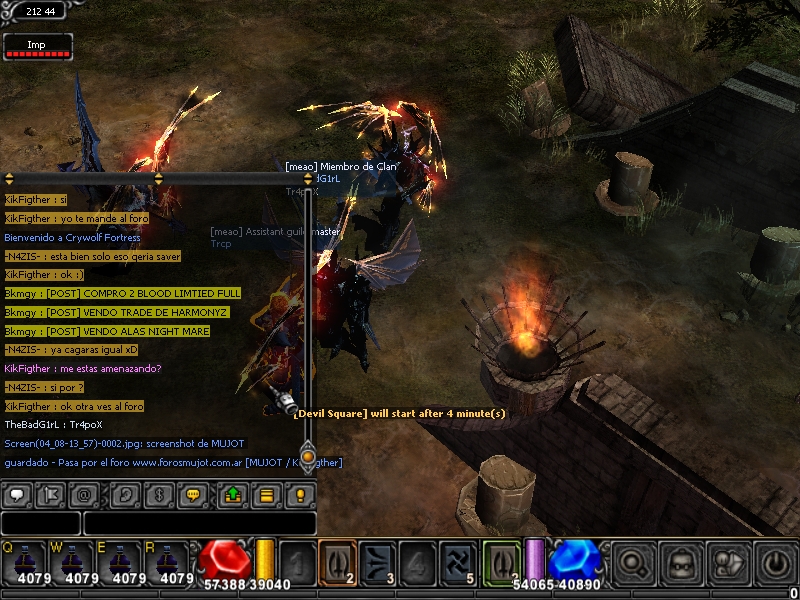Select skill slot number 3
Image resolution: width=800 pixels, height=600 pixels.
[x=378, y=561]
